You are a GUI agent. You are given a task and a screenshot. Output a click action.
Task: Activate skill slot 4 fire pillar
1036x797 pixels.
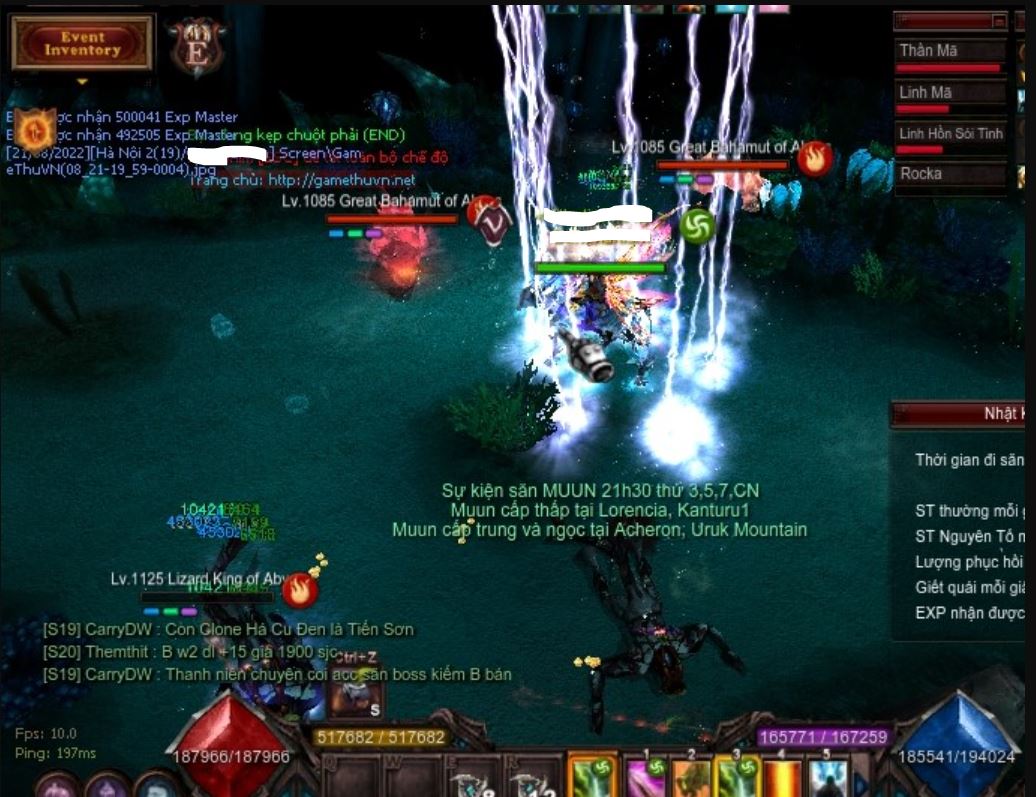pyautogui.click(x=781, y=778)
